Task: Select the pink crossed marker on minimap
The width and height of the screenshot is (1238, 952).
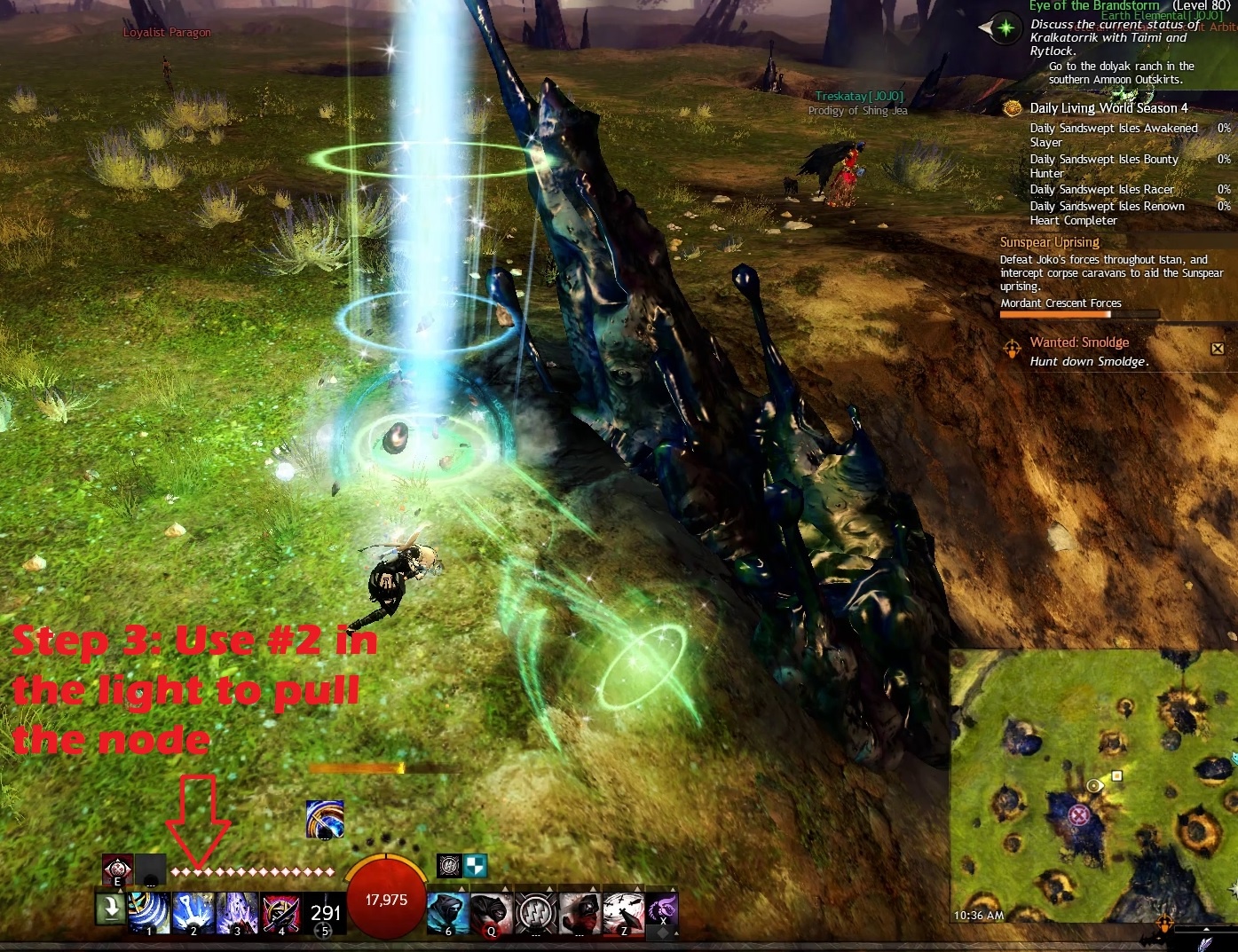Action: click(x=1079, y=814)
